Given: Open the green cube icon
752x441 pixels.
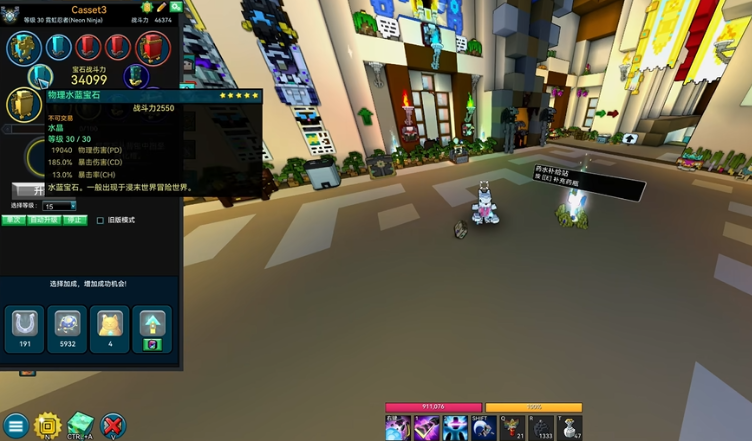Looking at the screenshot, I should coord(80,424).
